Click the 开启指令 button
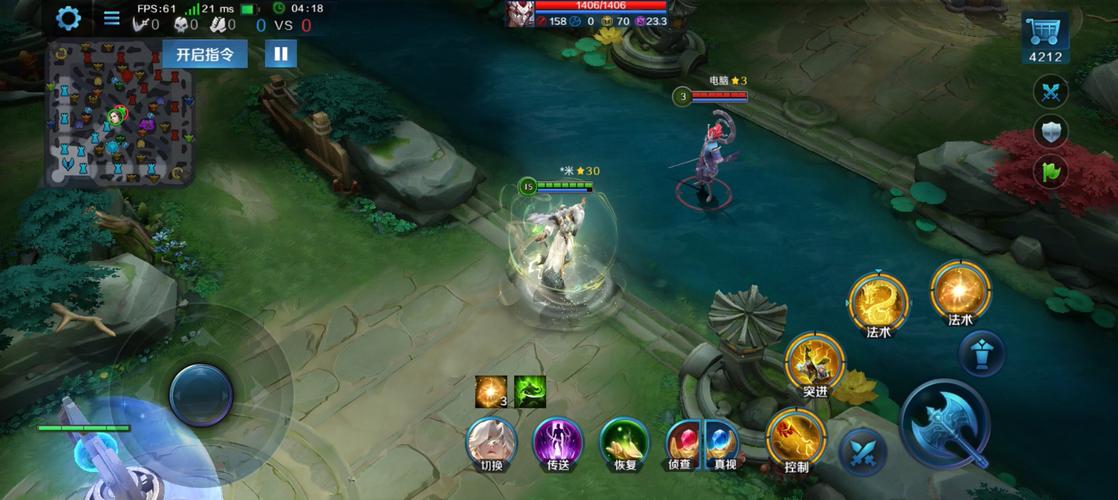The height and width of the screenshot is (500, 1118). click(x=205, y=54)
